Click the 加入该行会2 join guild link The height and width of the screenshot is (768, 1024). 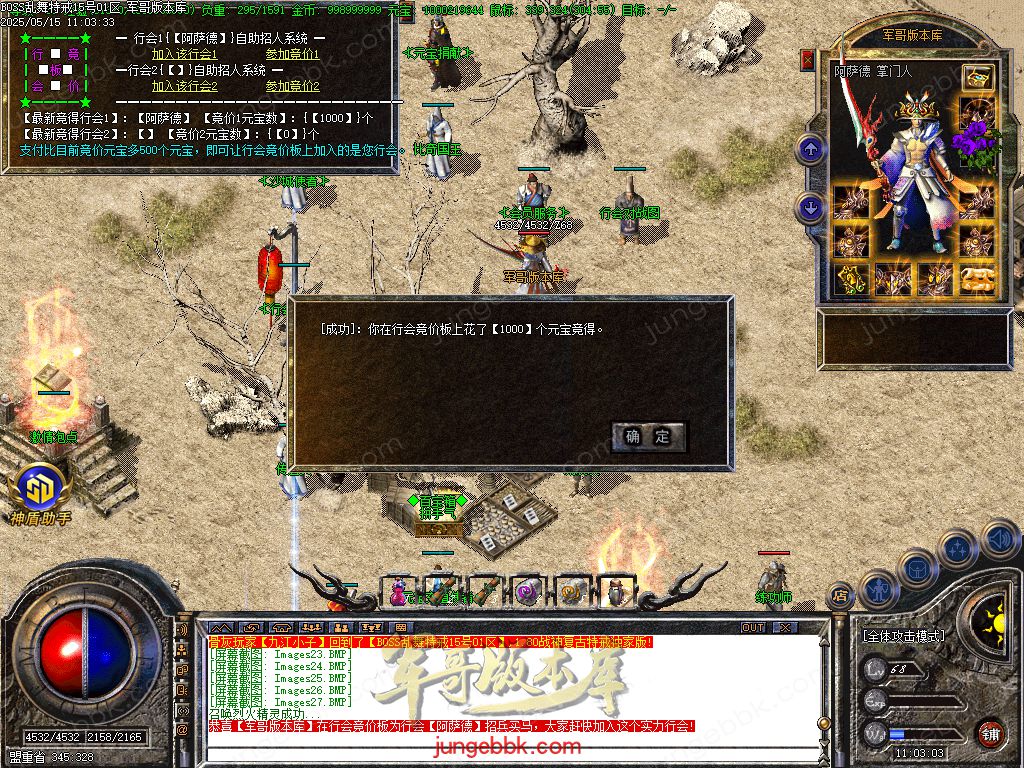(x=184, y=86)
